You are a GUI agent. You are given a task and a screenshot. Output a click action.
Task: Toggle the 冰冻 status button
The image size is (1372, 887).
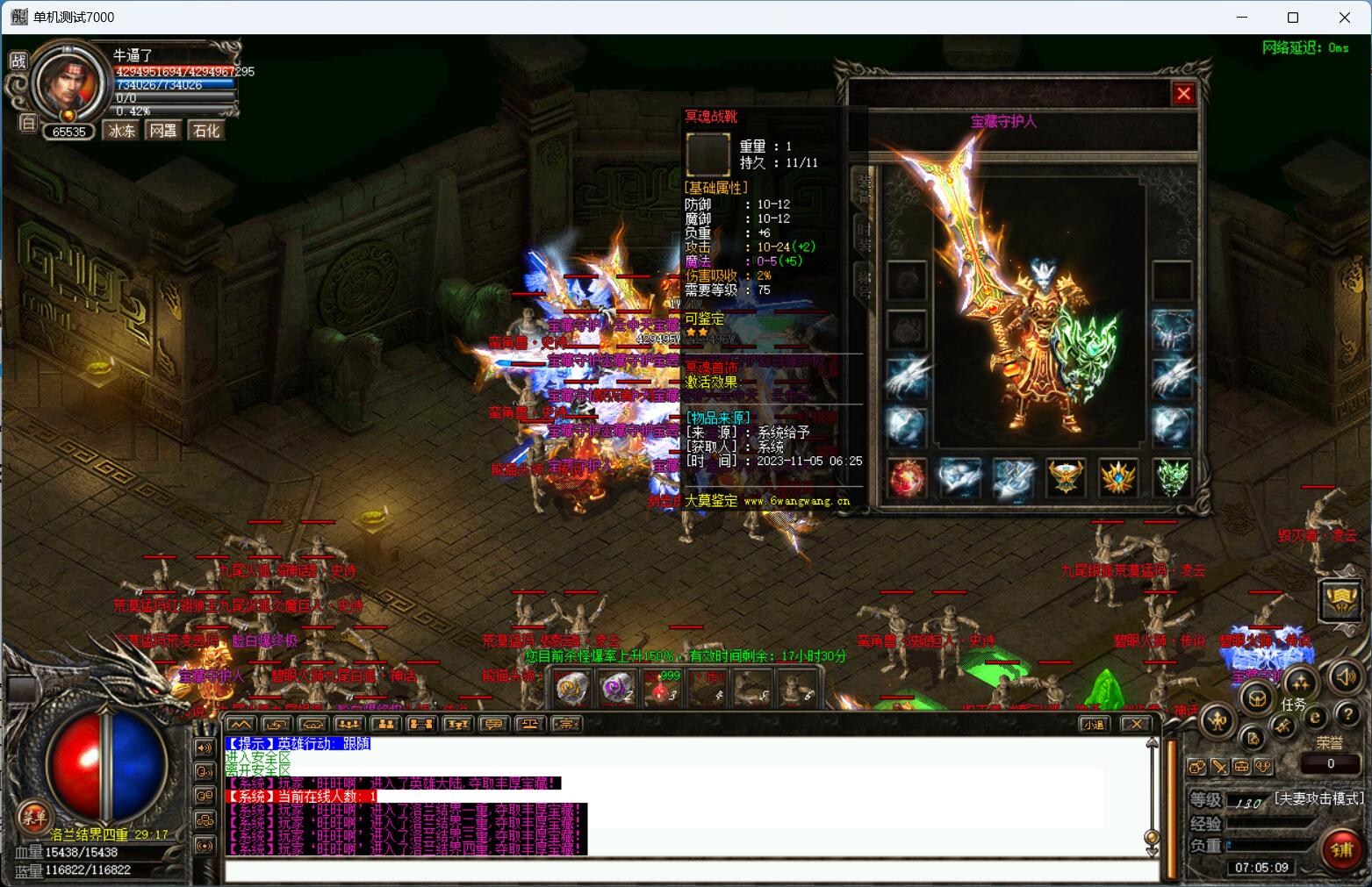coord(122,131)
